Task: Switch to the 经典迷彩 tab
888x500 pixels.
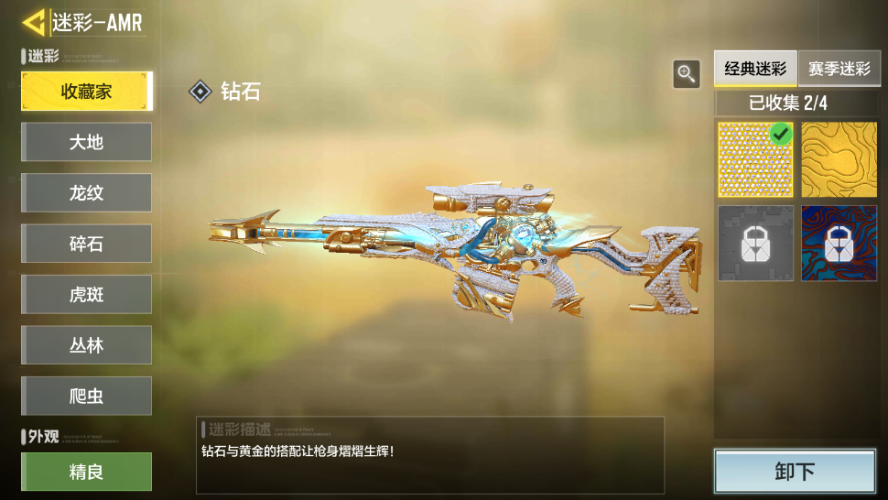Action: (755, 69)
